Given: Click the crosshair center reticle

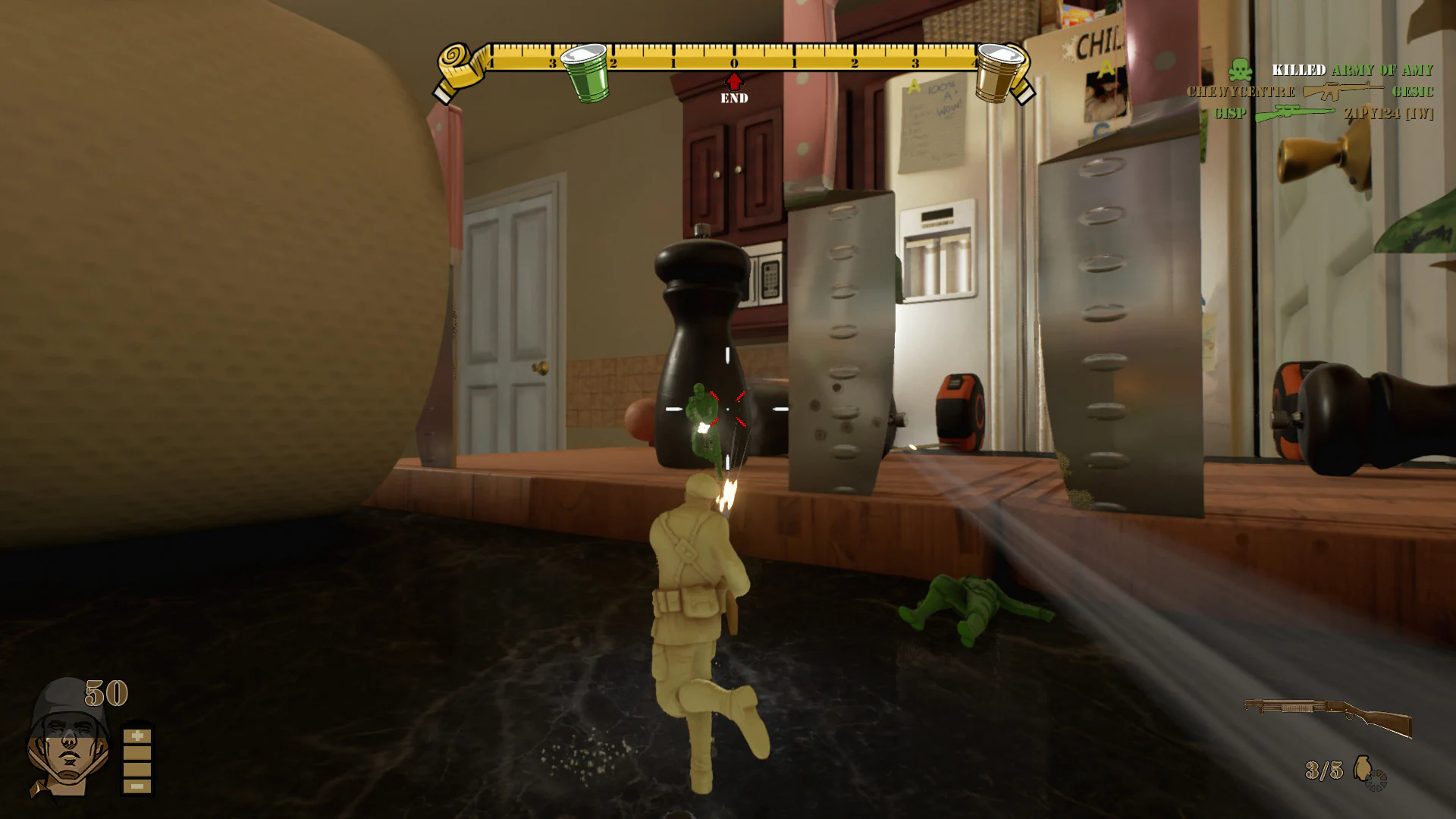Looking at the screenshot, I should click(x=726, y=409).
